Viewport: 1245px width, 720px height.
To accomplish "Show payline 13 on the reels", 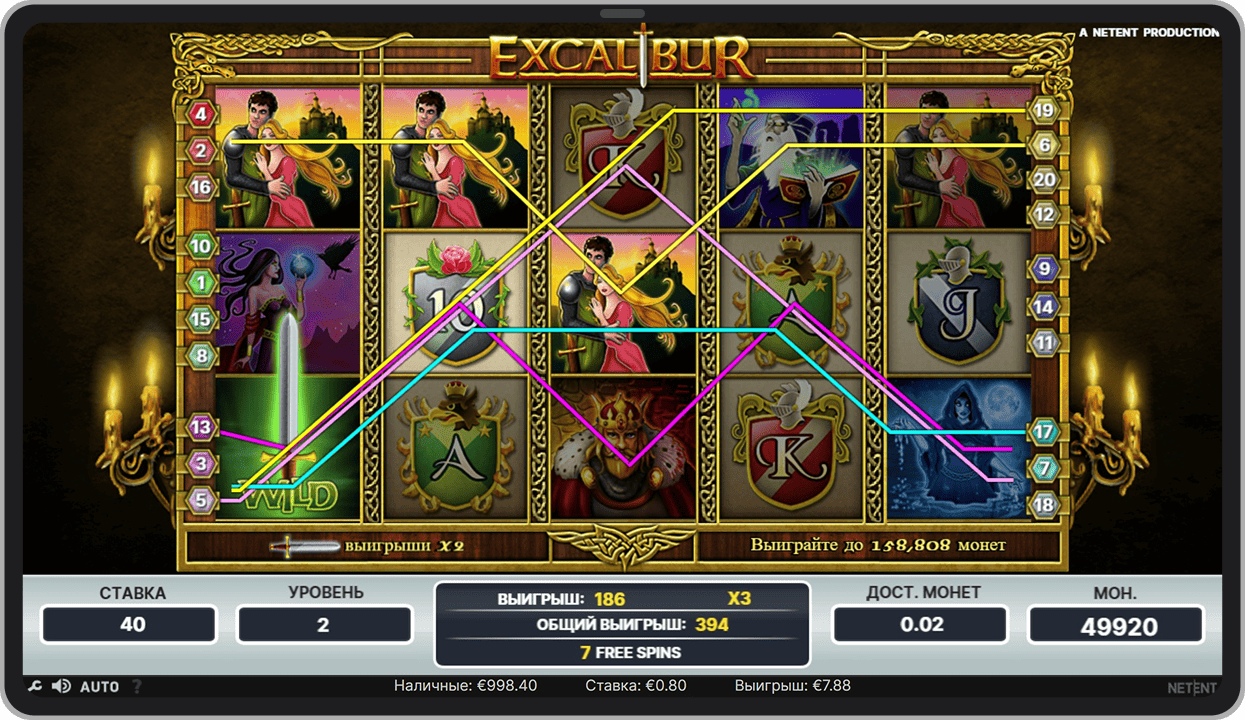I will tap(202, 428).
